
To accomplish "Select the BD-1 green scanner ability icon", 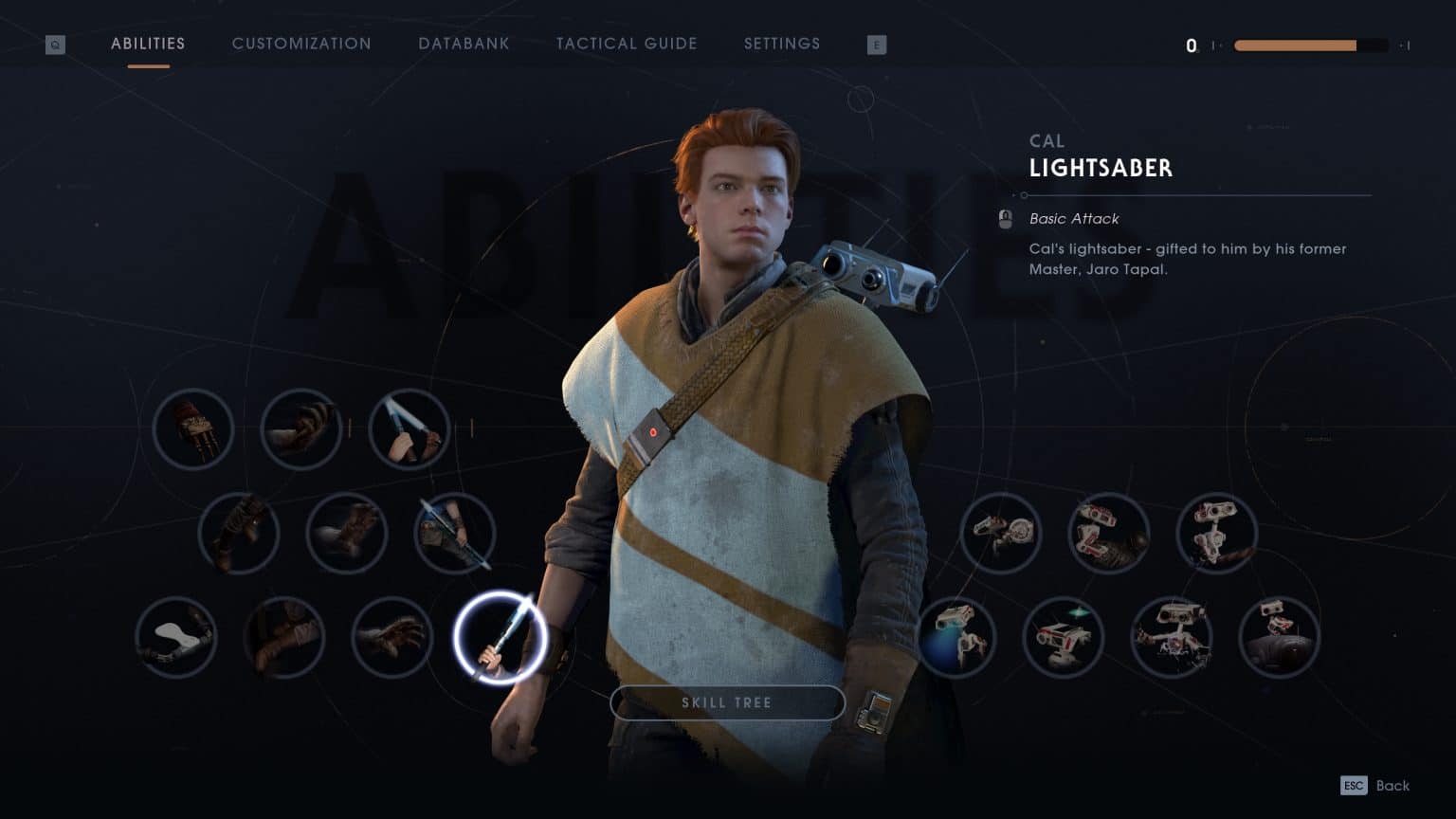I will [1064, 638].
